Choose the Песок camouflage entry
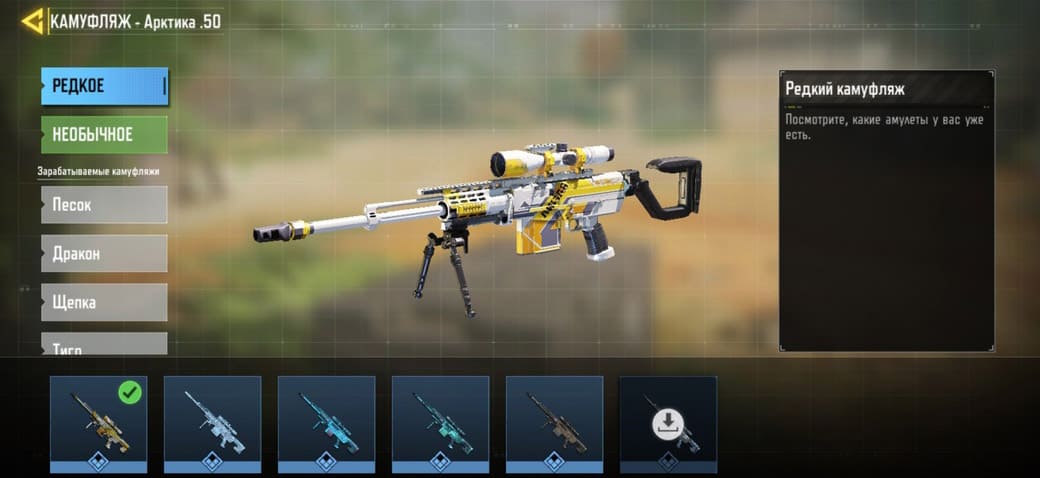1040x478 pixels. point(104,204)
